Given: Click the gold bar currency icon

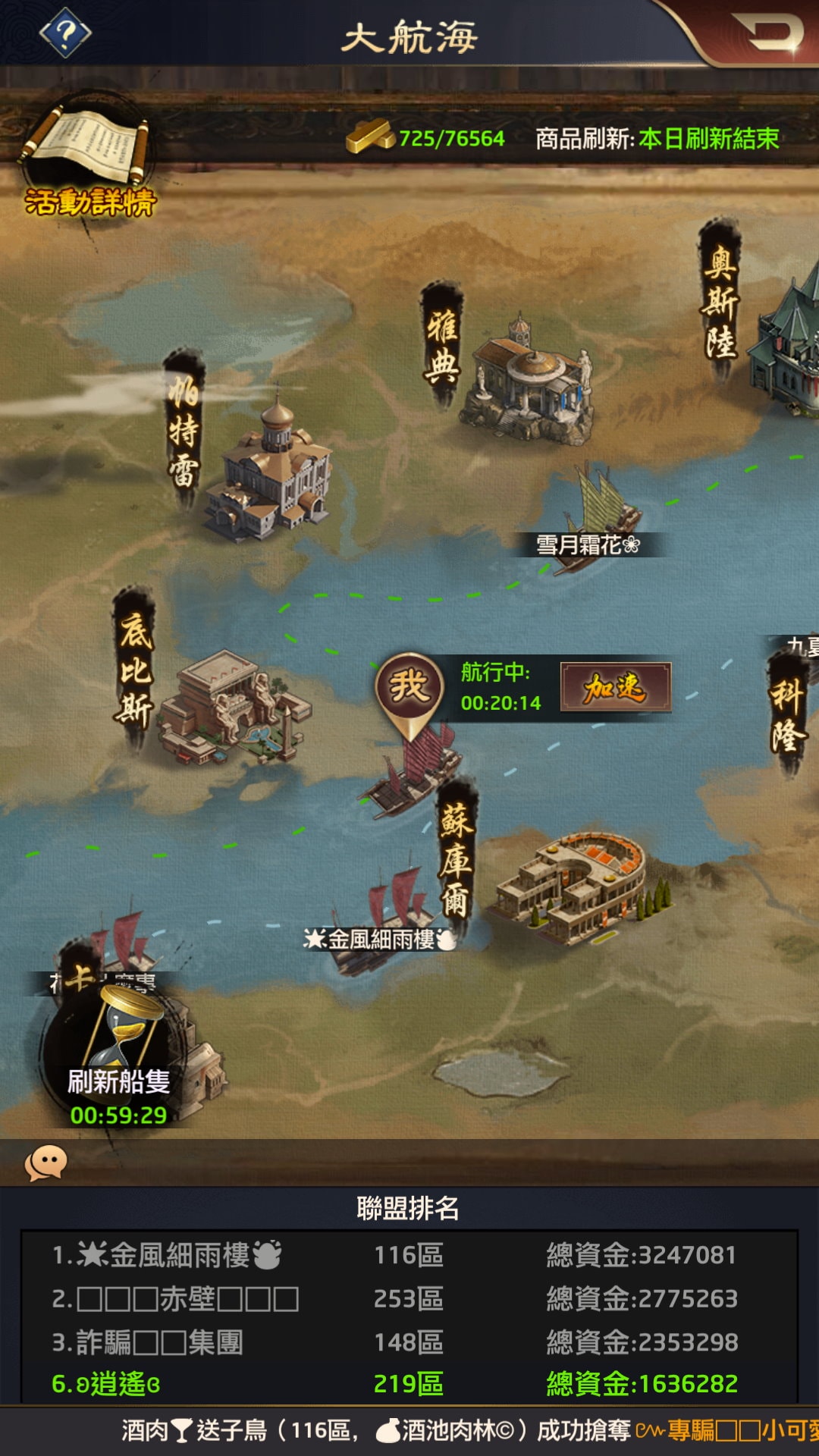Looking at the screenshot, I should (371, 137).
